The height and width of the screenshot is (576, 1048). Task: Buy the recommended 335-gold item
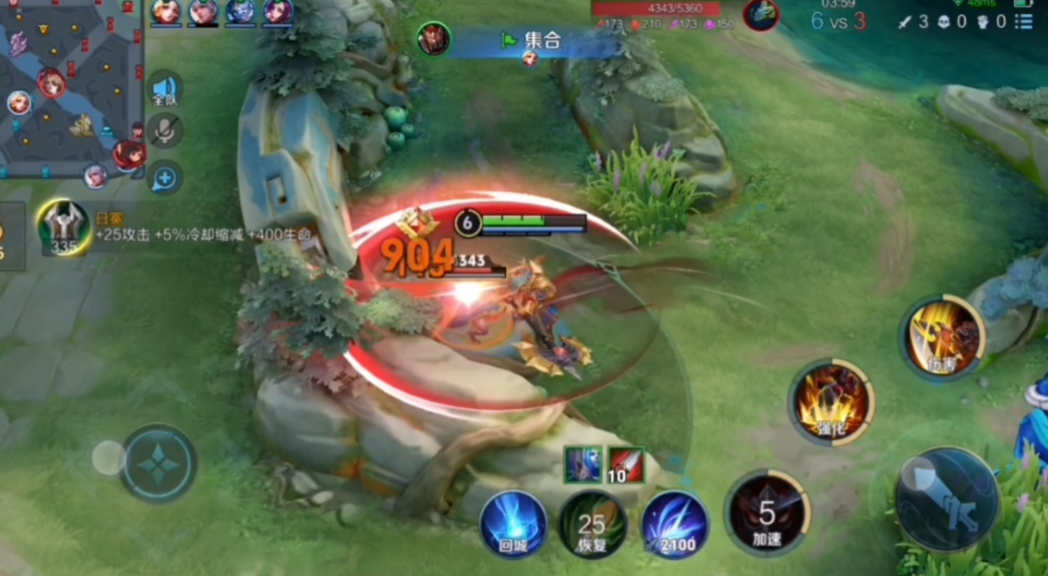click(65, 226)
